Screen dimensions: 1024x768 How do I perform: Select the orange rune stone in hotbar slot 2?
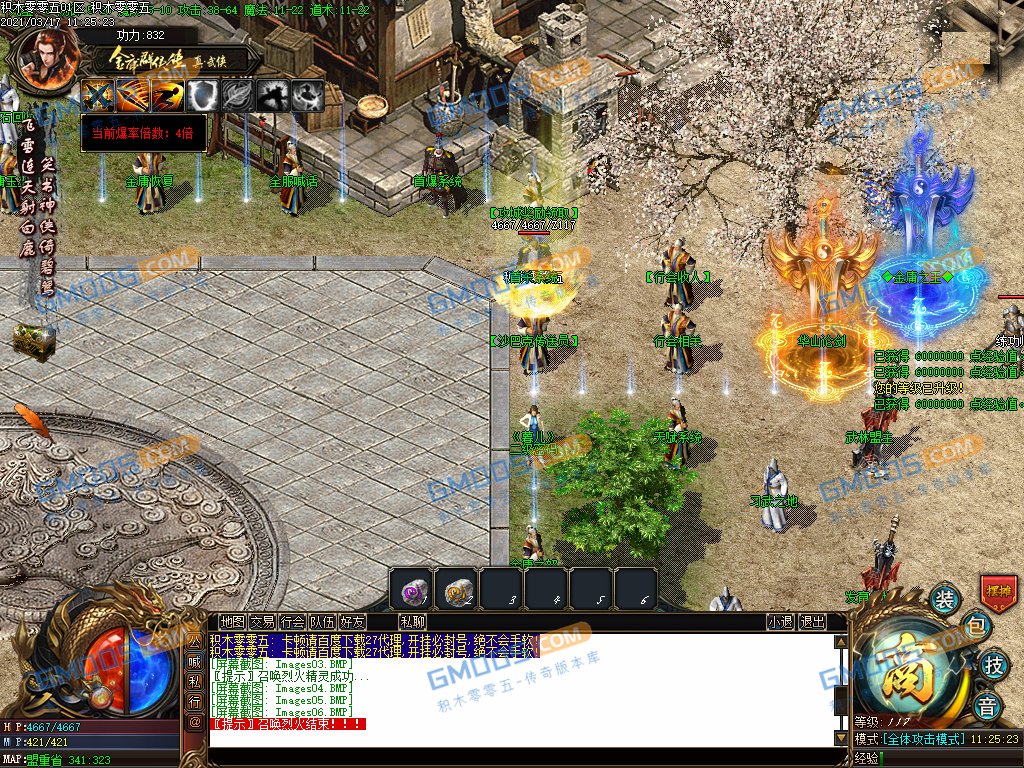pos(455,589)
